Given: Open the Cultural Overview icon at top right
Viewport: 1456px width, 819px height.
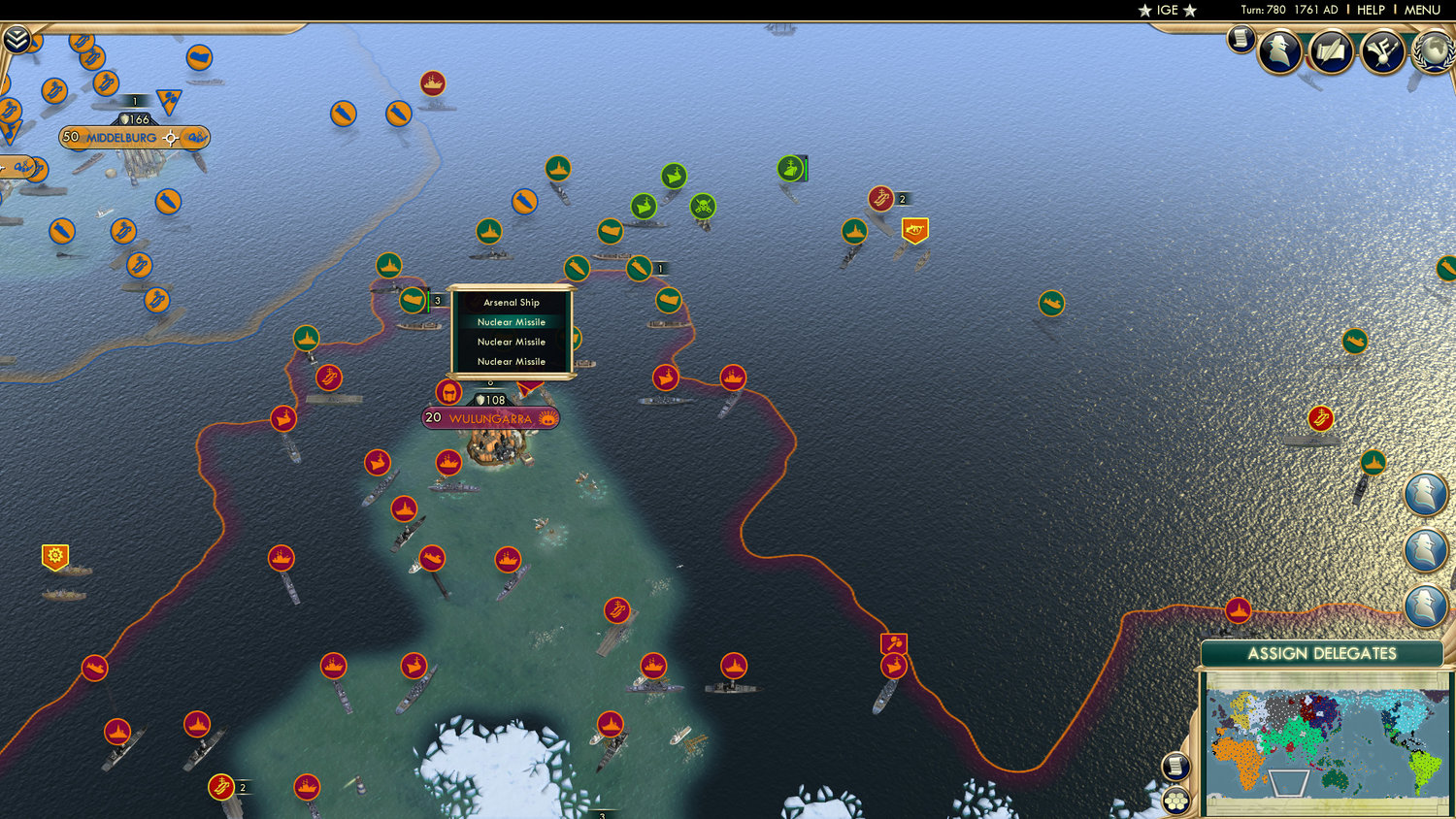Looking at the screenshot, I should tap(1331, 53).
